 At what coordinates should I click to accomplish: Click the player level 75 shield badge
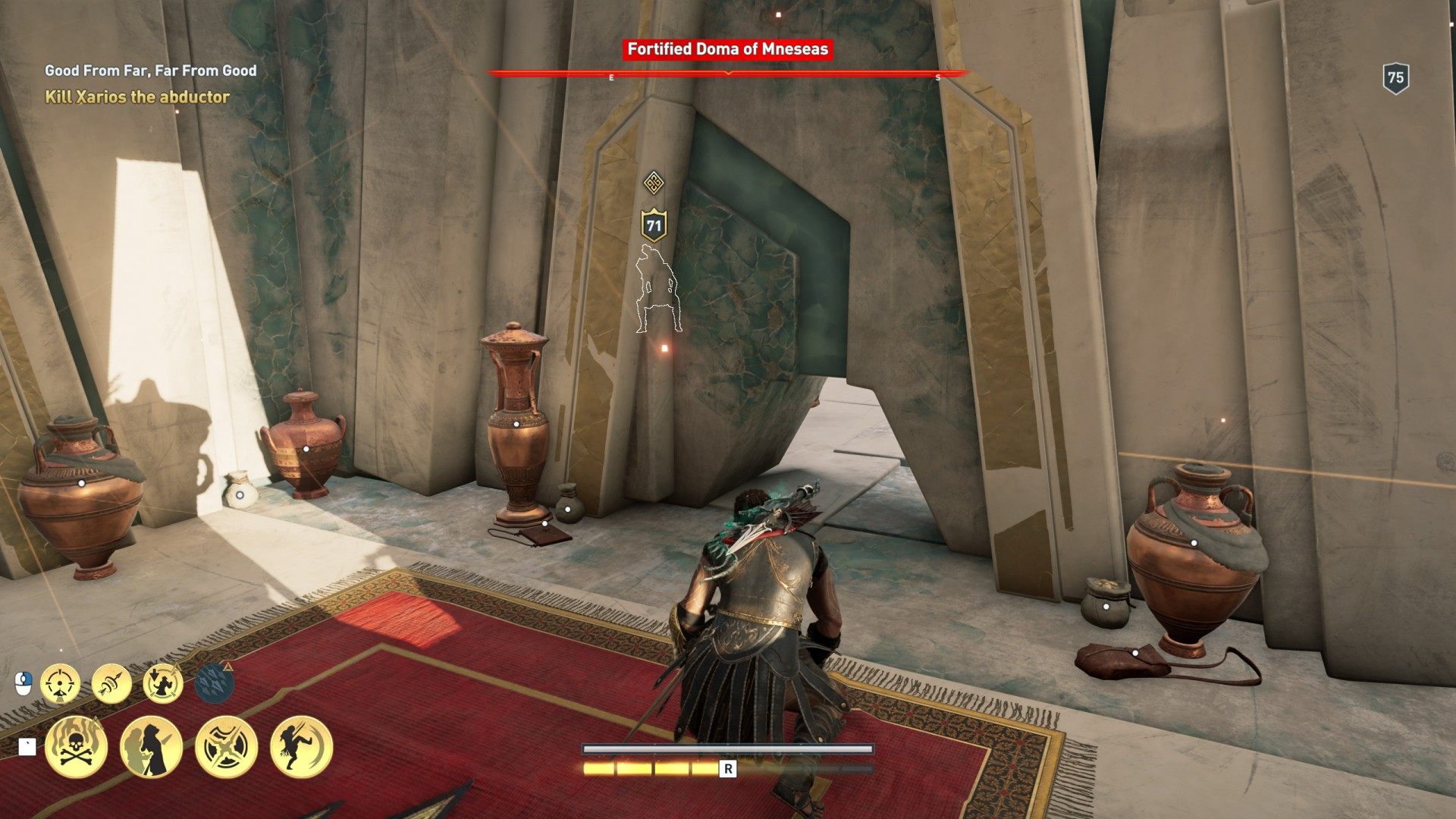tap(1395, 78)
